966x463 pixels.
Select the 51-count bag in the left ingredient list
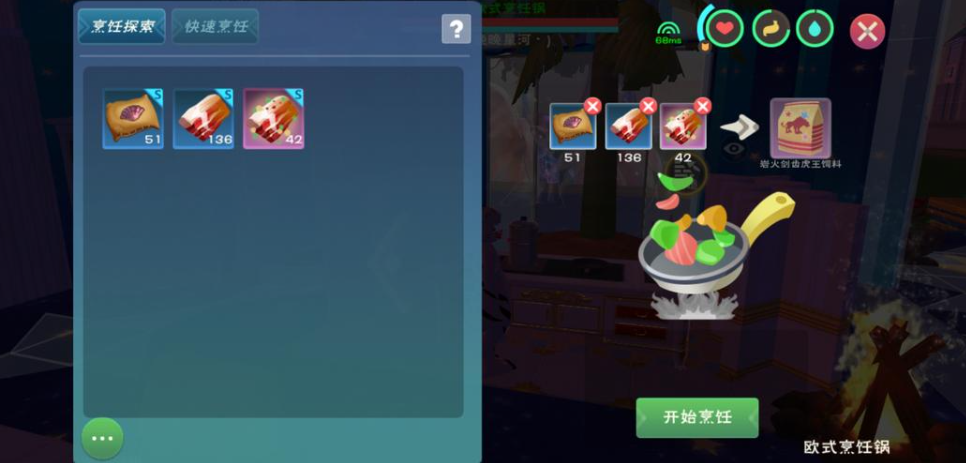134,118
